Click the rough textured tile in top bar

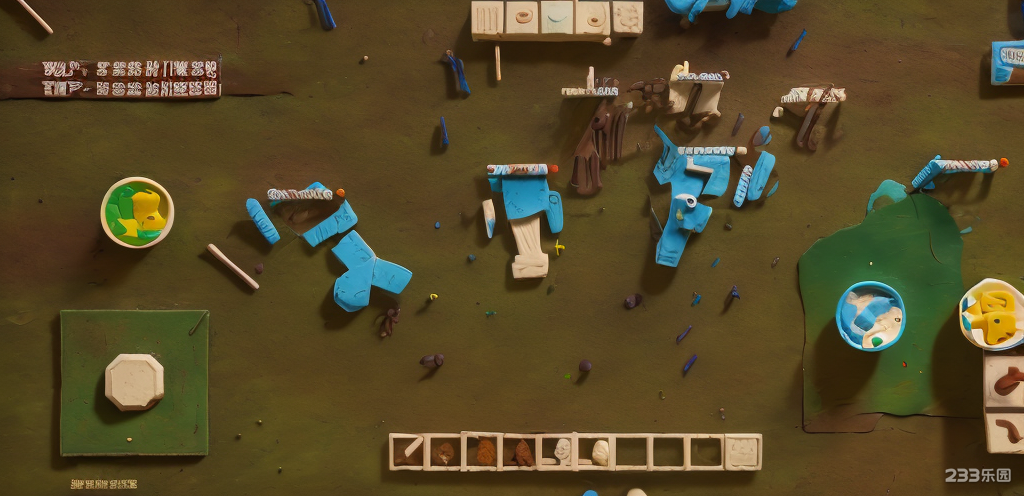point(627,19)
